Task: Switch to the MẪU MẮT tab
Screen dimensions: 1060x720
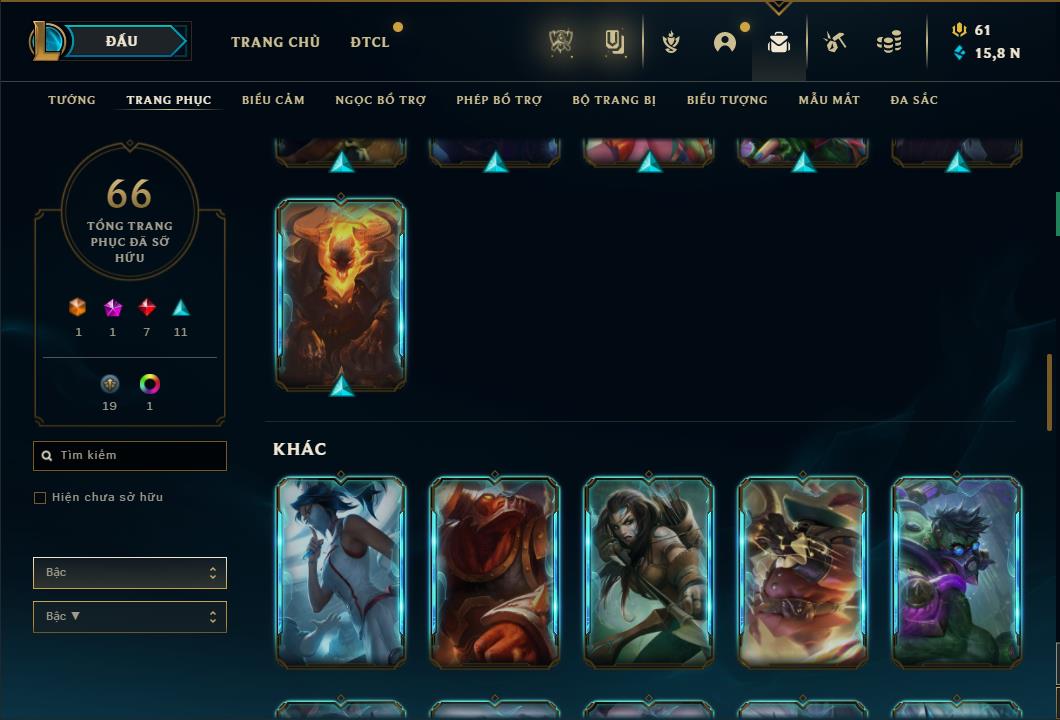Action: 829,100
